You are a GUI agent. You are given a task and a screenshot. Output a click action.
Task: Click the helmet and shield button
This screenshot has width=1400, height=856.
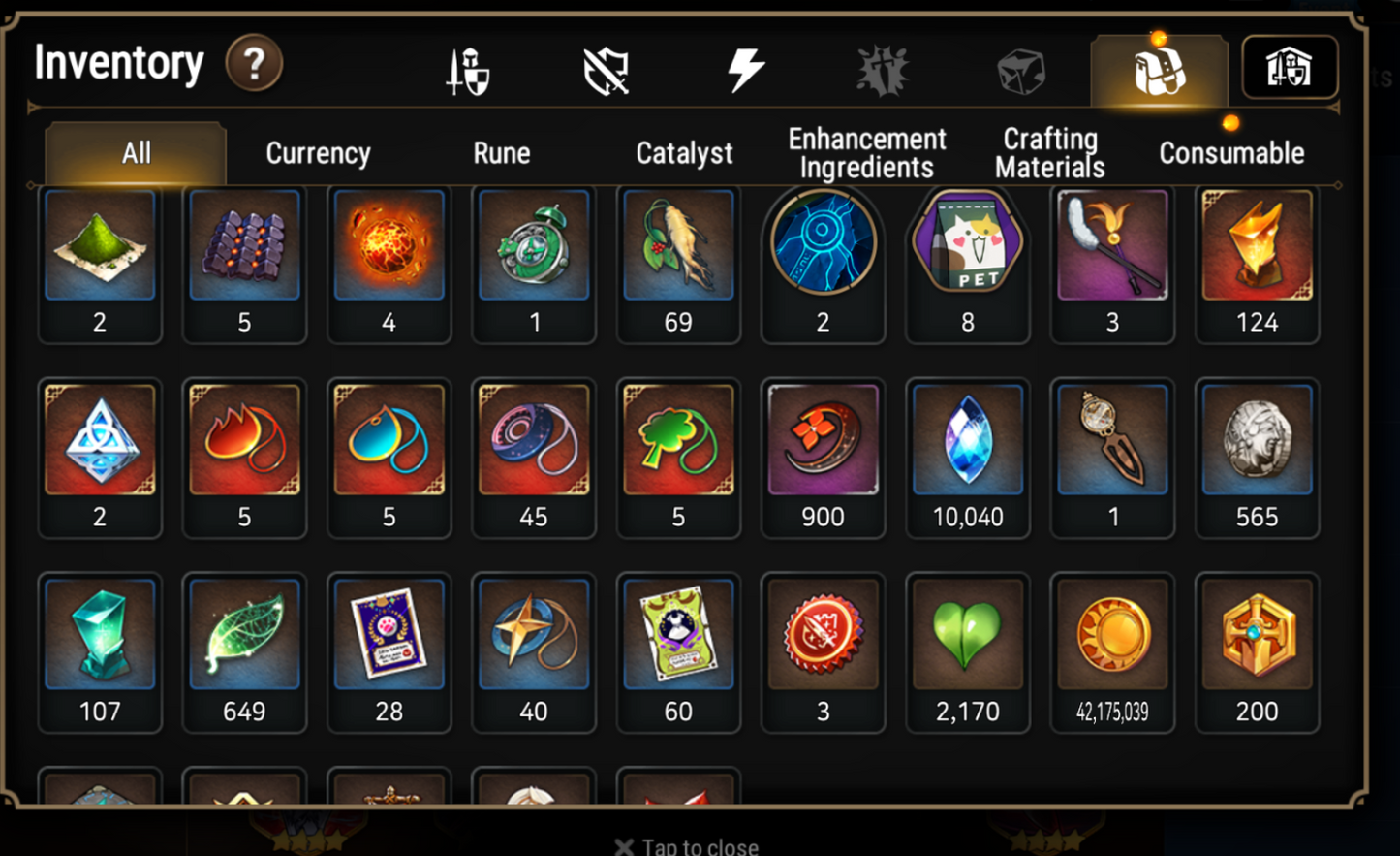coord(1289,68)
